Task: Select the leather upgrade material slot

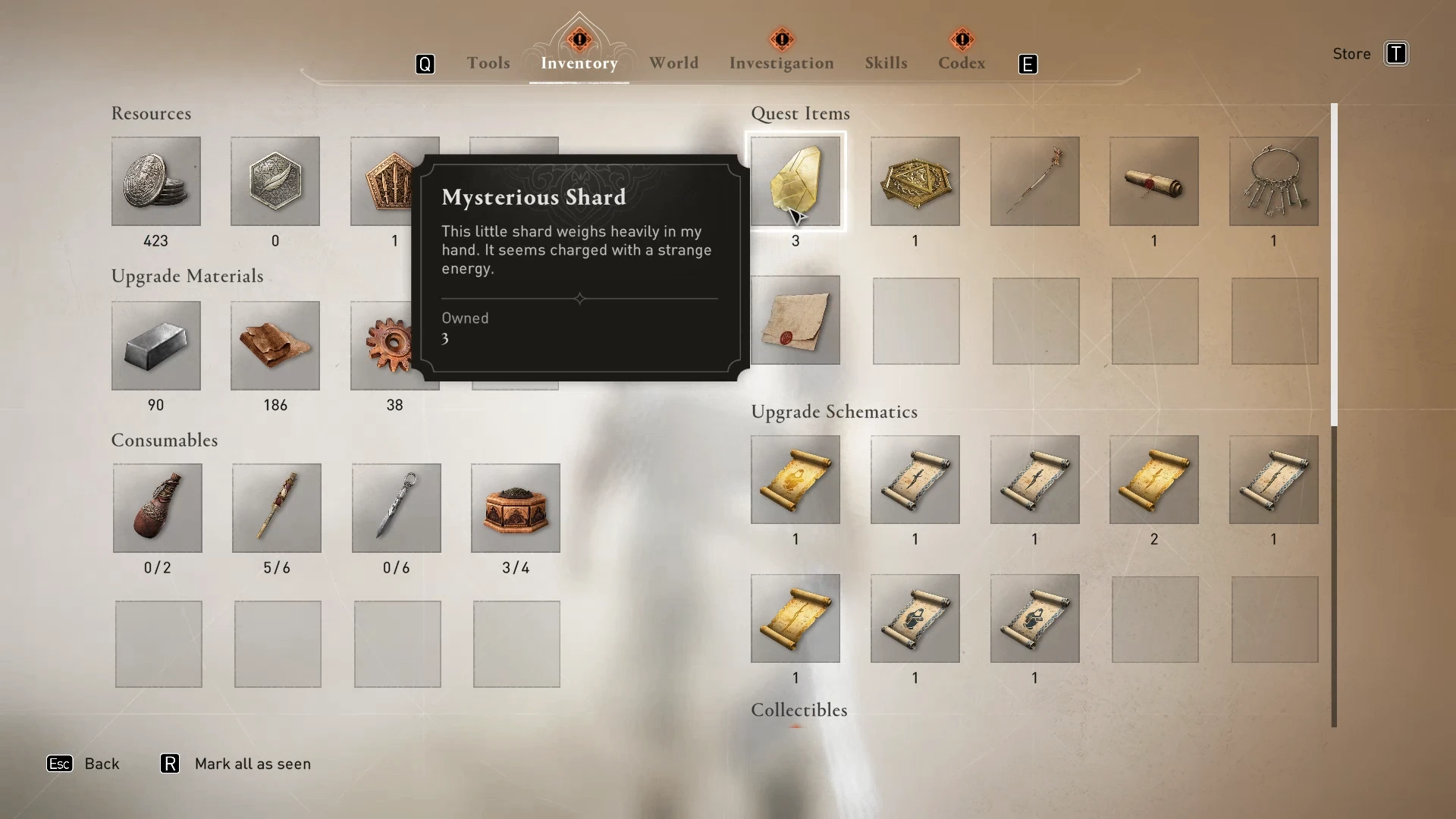Action: (x=275, y=346)
